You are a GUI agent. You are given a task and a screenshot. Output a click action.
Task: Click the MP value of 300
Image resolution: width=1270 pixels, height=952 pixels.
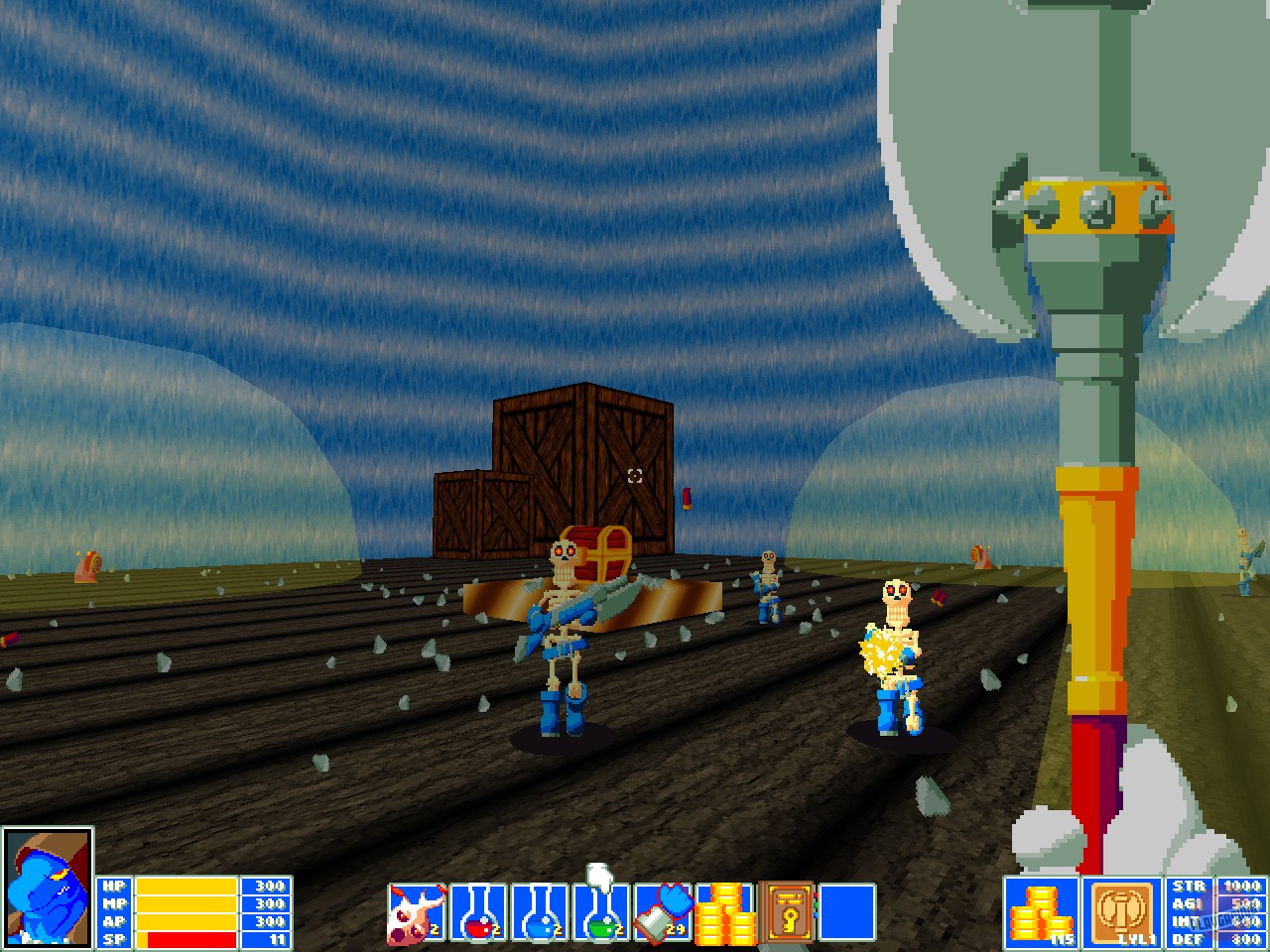point(265,905)
